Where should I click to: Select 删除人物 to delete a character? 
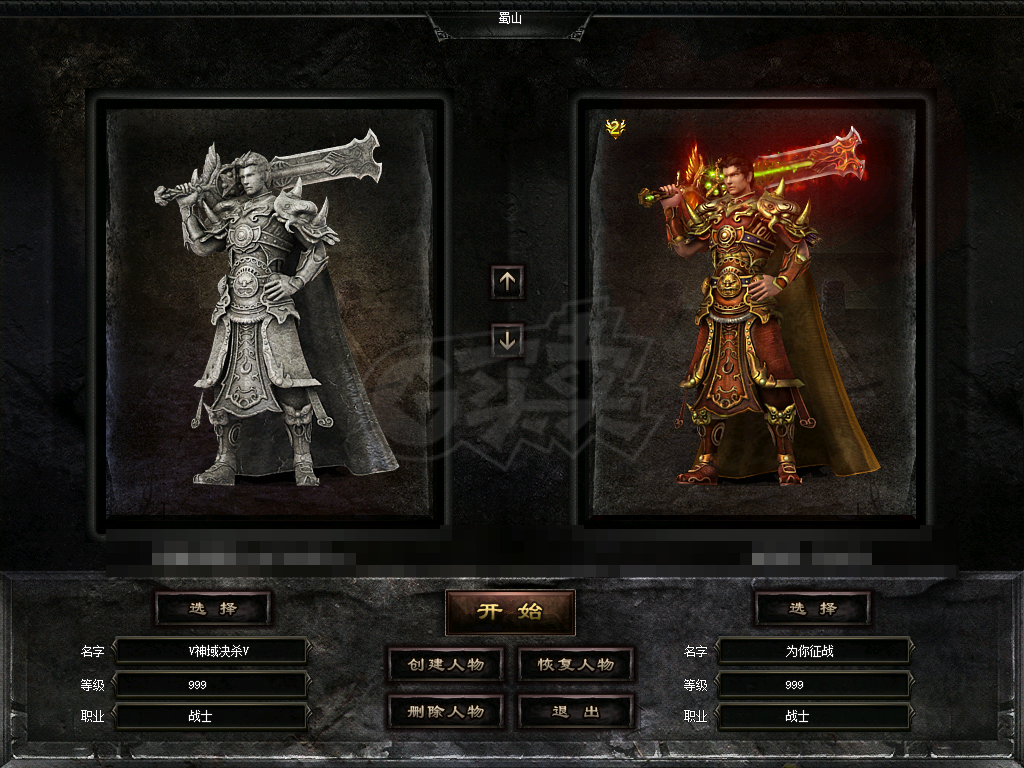pos(445,712)
